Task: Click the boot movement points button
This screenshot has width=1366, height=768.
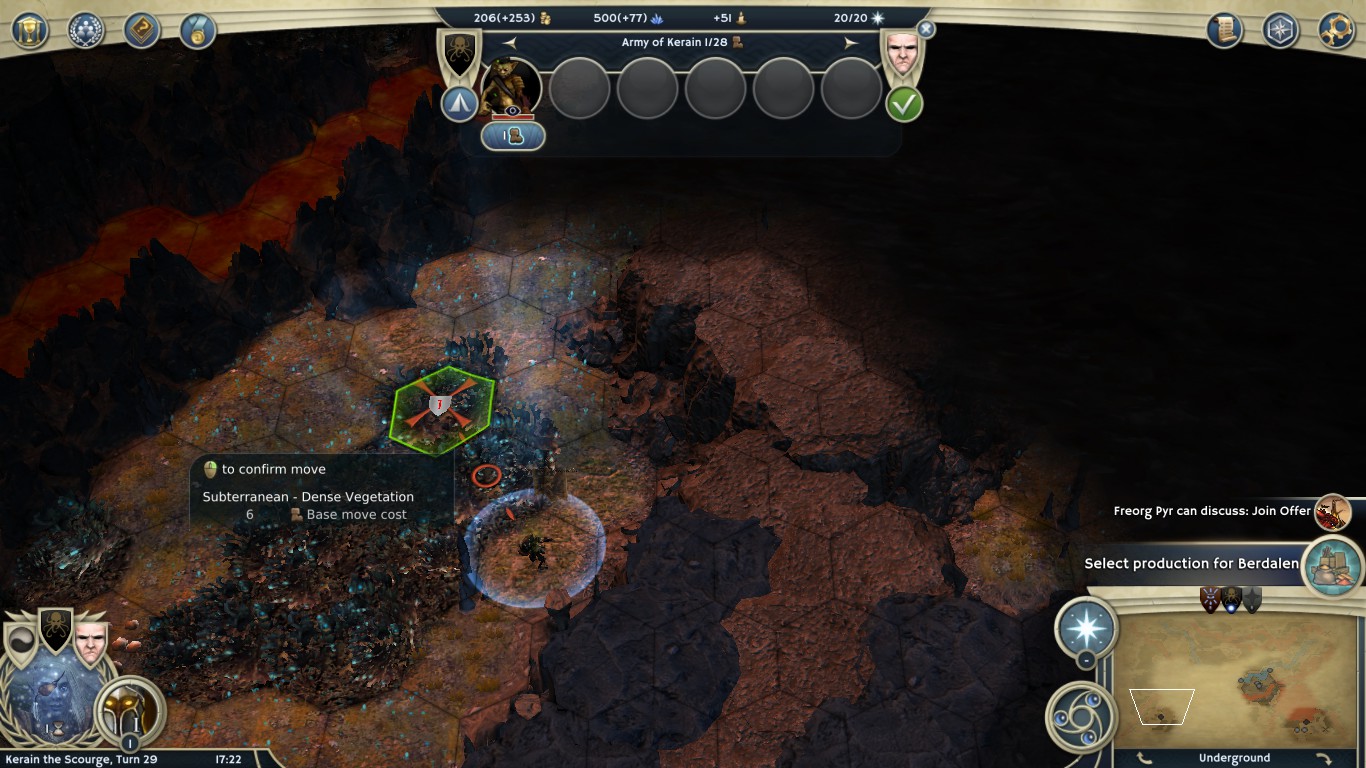Action: pos(513,136)
